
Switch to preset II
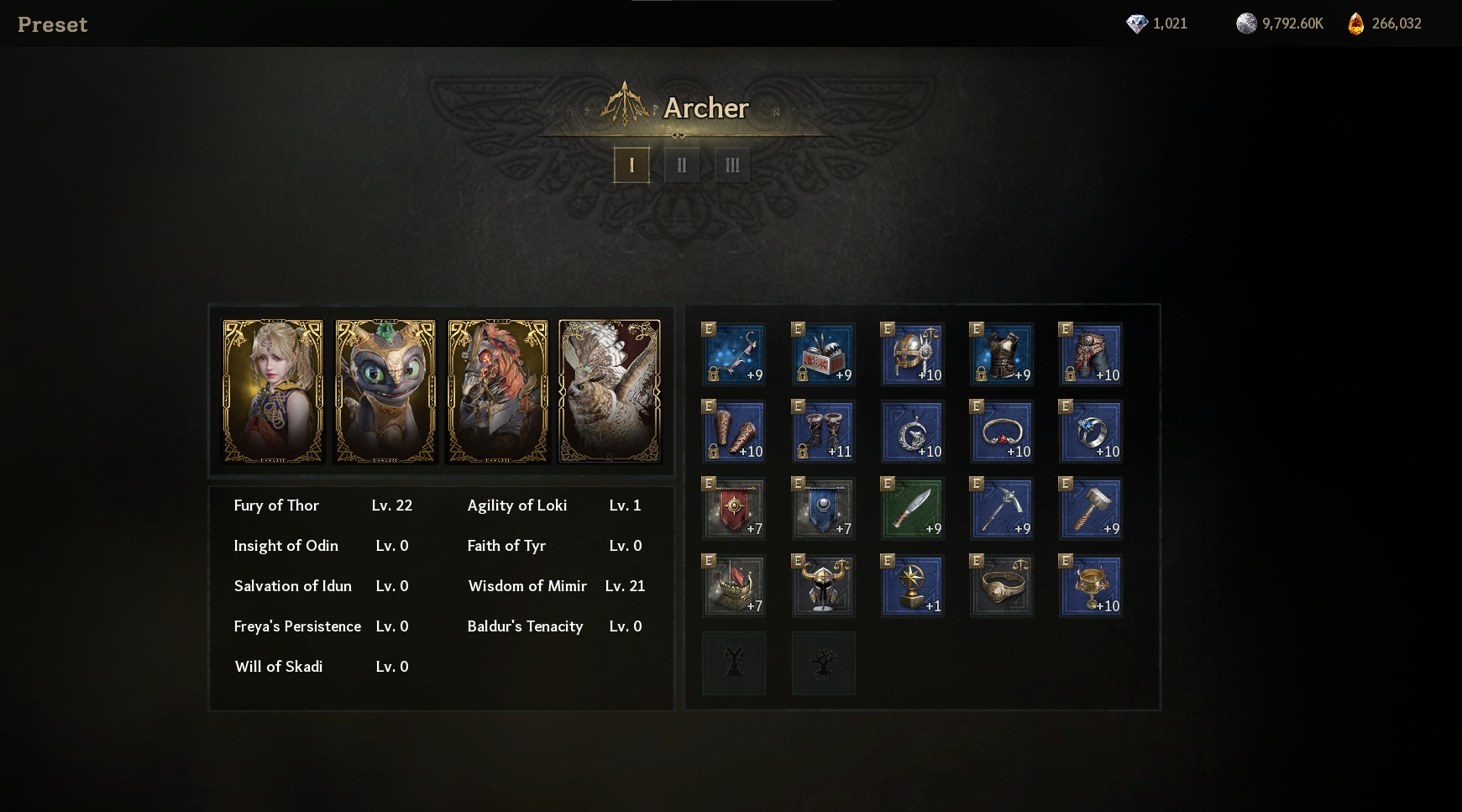(x=682, y=165)
